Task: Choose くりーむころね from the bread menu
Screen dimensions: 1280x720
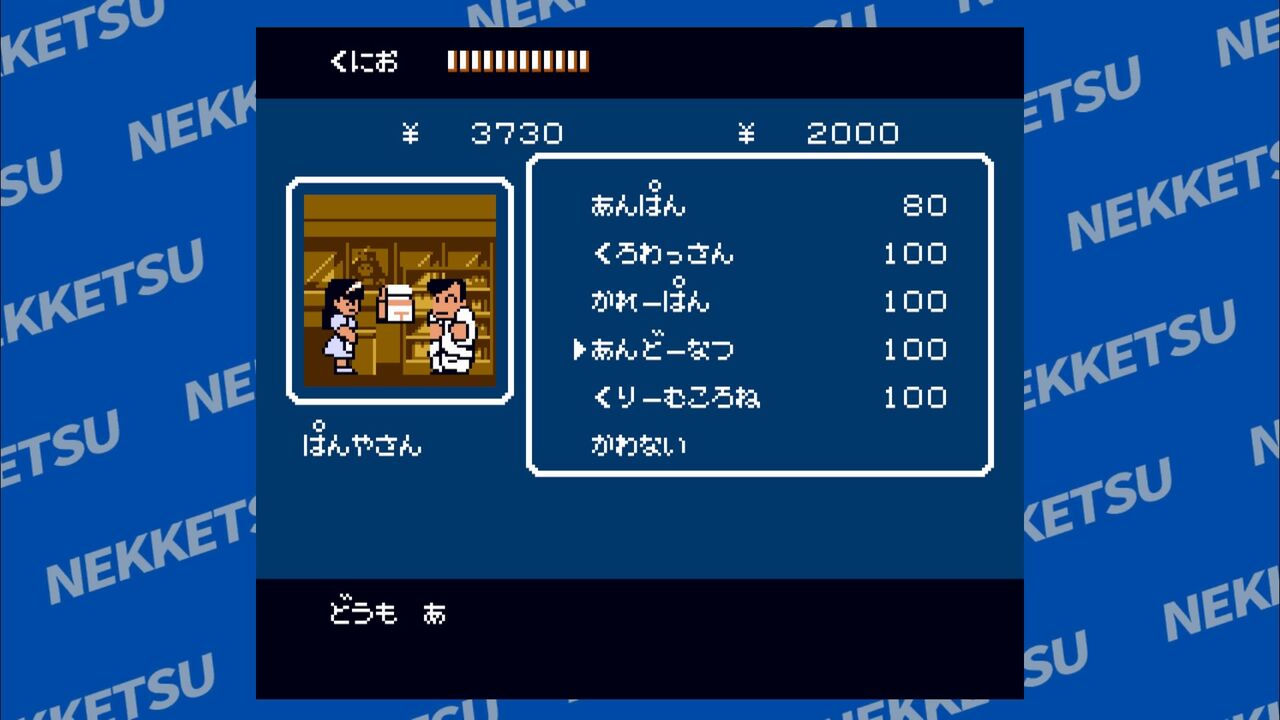Action: pyautogui.click(x=675, y=397)
